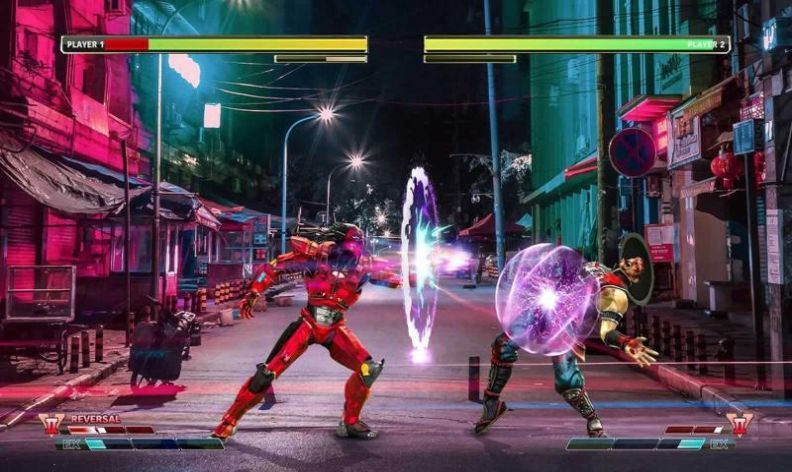The height and width of the screenshot is (472, 792).
Task: Click Player 1's red emblem icon
Action: coord(52,424)
